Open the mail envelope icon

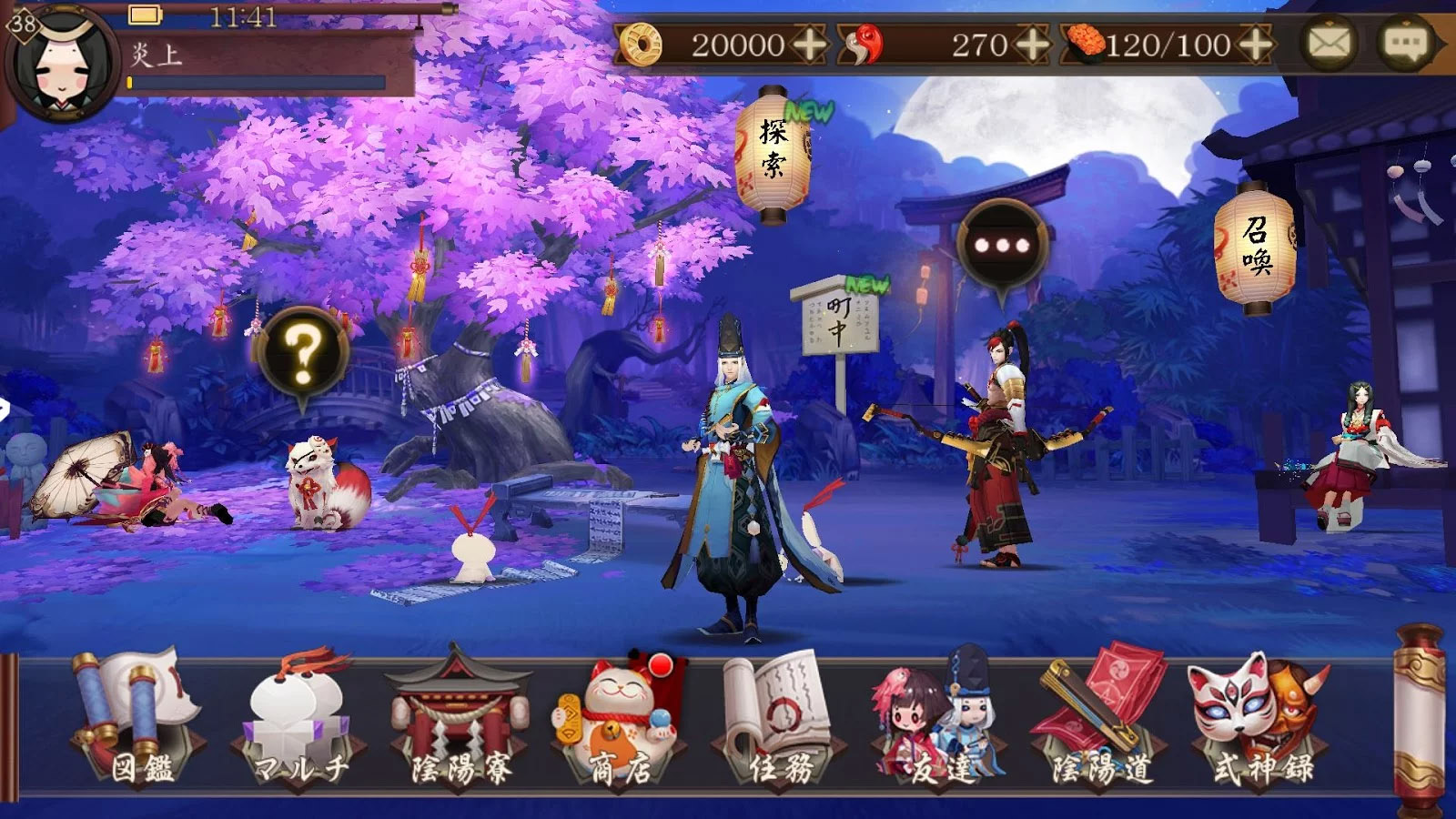point(1329,41)
